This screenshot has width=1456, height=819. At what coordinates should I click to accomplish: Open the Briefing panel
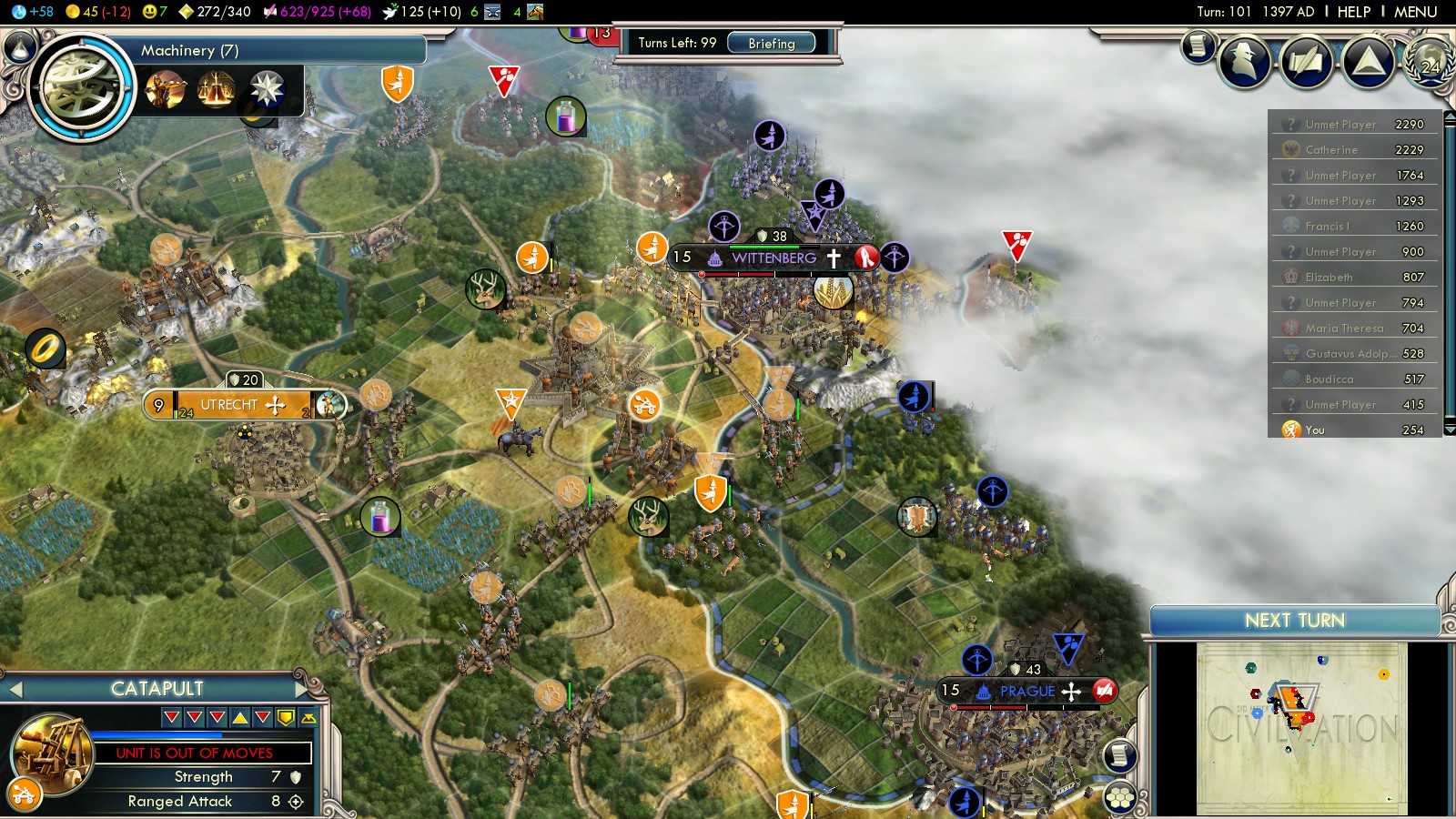coord(771,43)
